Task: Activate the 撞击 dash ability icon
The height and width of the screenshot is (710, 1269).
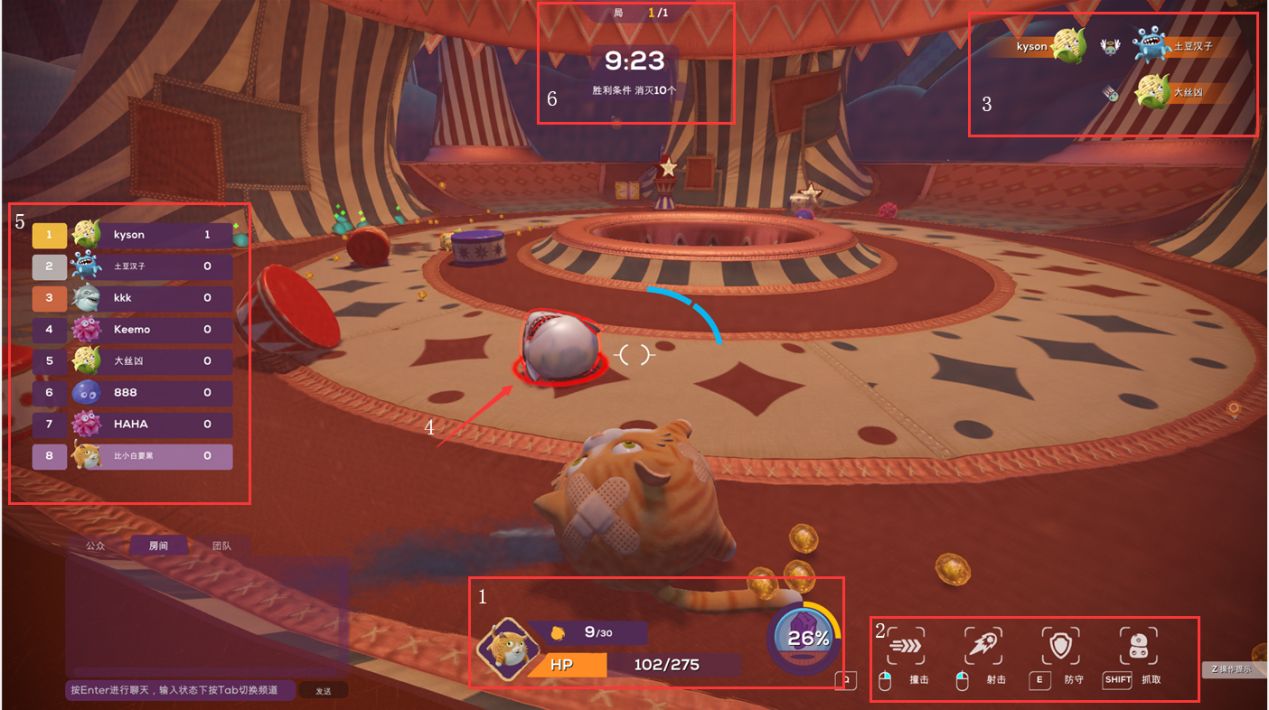Action: (x=905, y=646)
